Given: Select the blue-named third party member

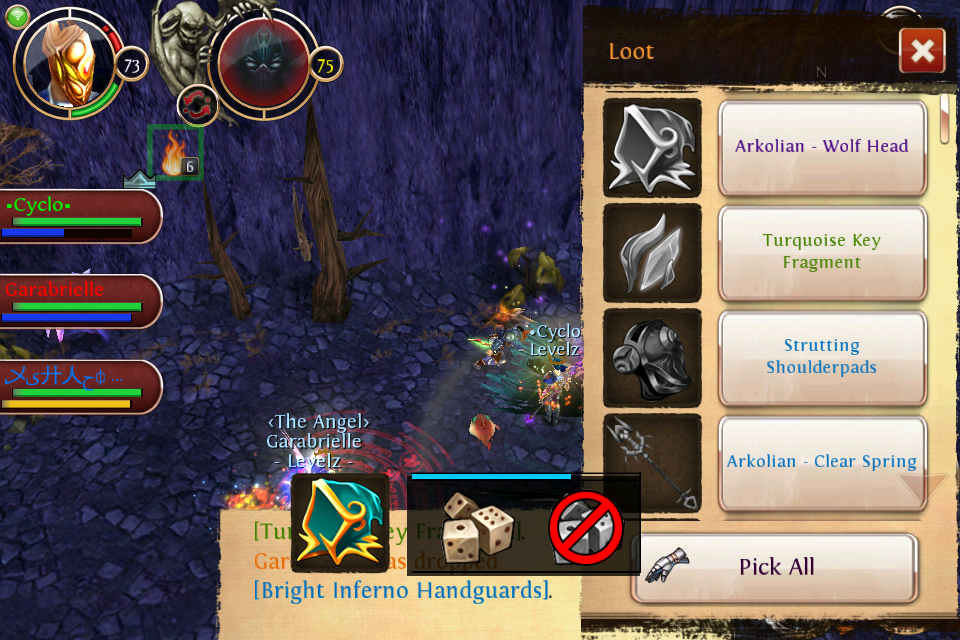Looking at the screenshot, I should point(80,387).
